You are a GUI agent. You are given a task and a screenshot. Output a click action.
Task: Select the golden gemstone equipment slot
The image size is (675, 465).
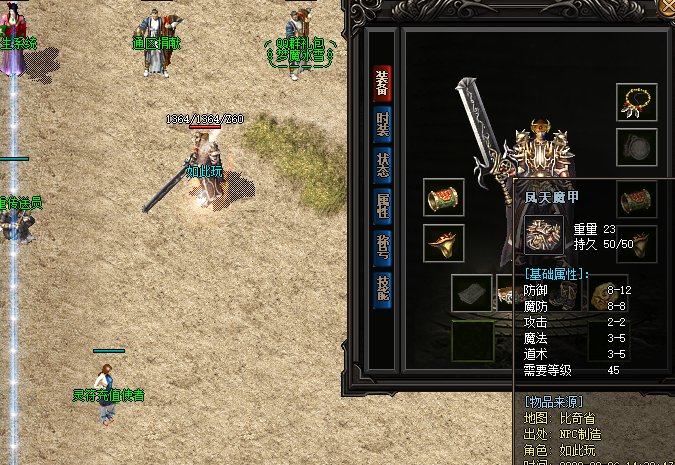[x=607, y=293]
